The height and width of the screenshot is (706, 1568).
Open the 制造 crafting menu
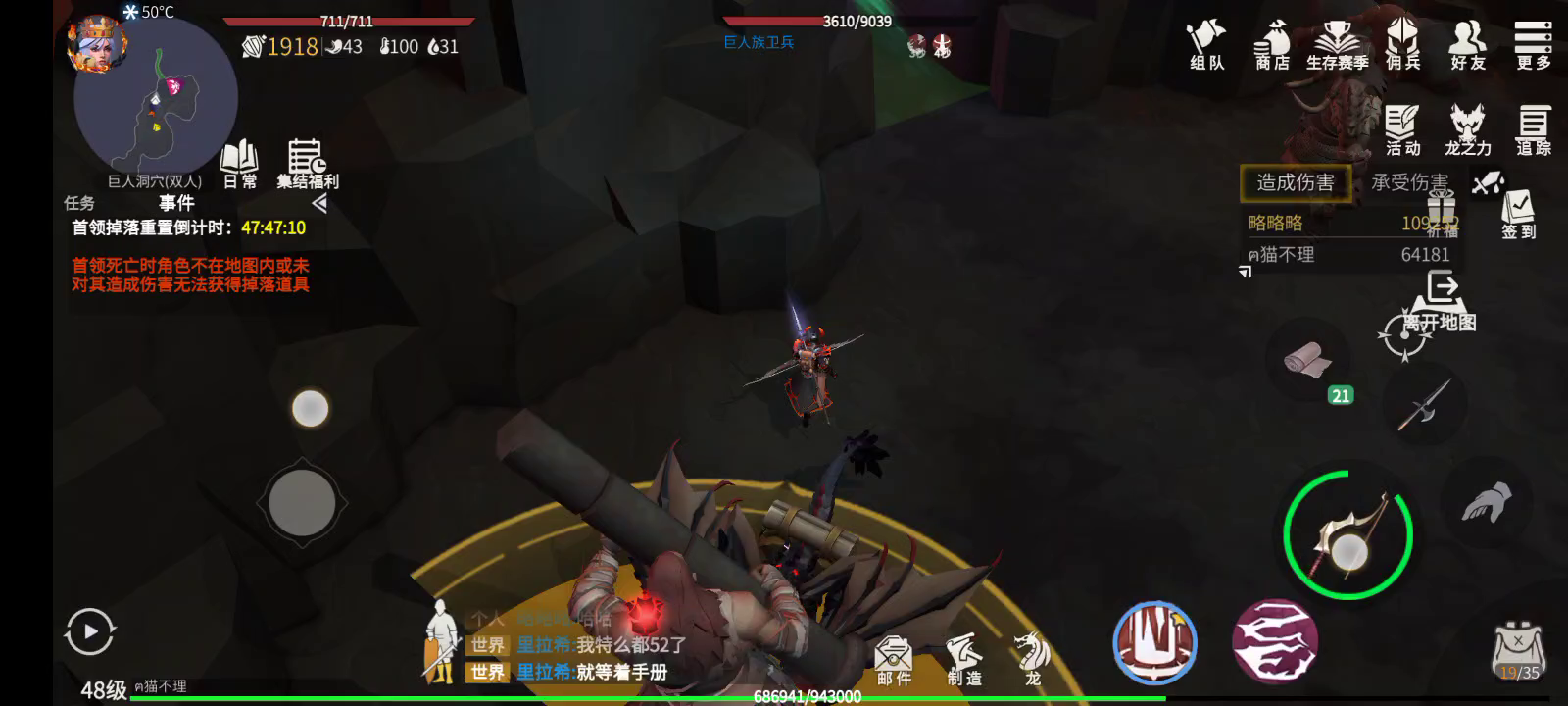963,659
